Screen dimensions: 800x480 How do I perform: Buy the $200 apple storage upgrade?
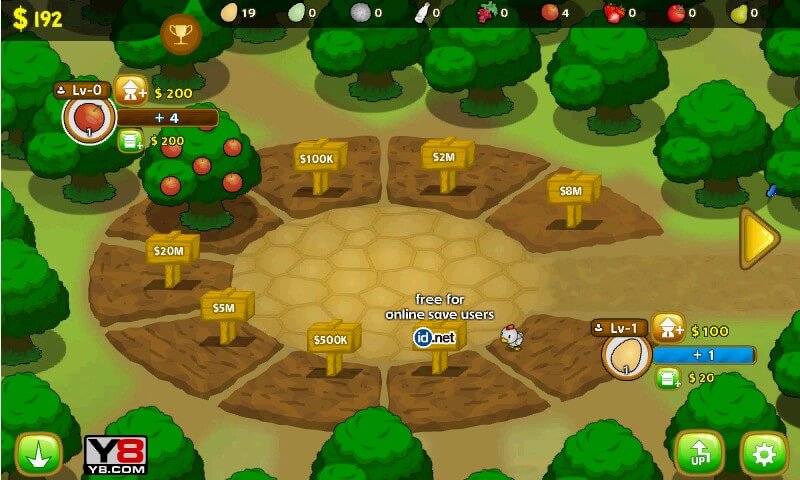click(x=131, y=141)
